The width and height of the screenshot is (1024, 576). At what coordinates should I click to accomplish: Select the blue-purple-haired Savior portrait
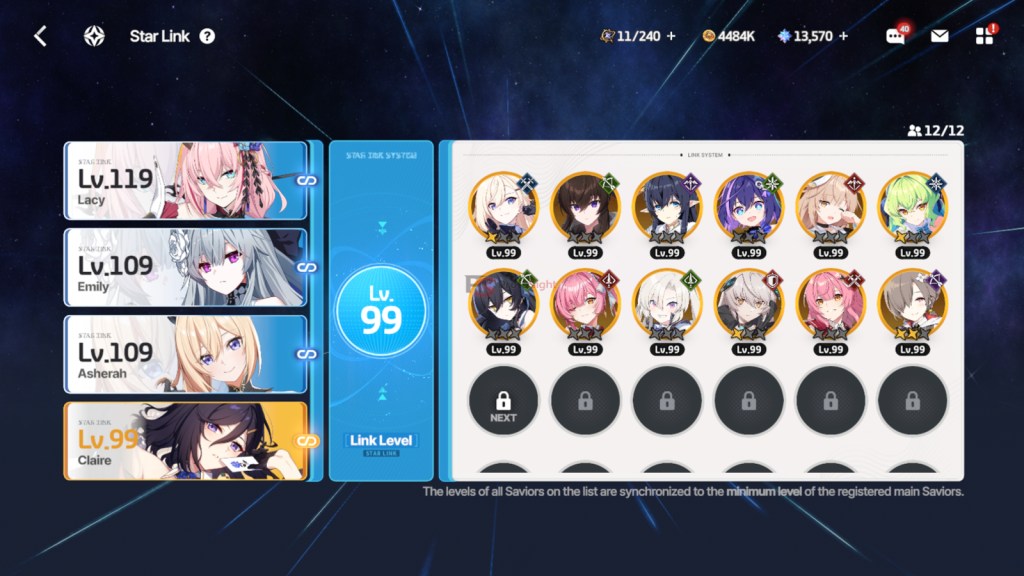coord(748,207)
